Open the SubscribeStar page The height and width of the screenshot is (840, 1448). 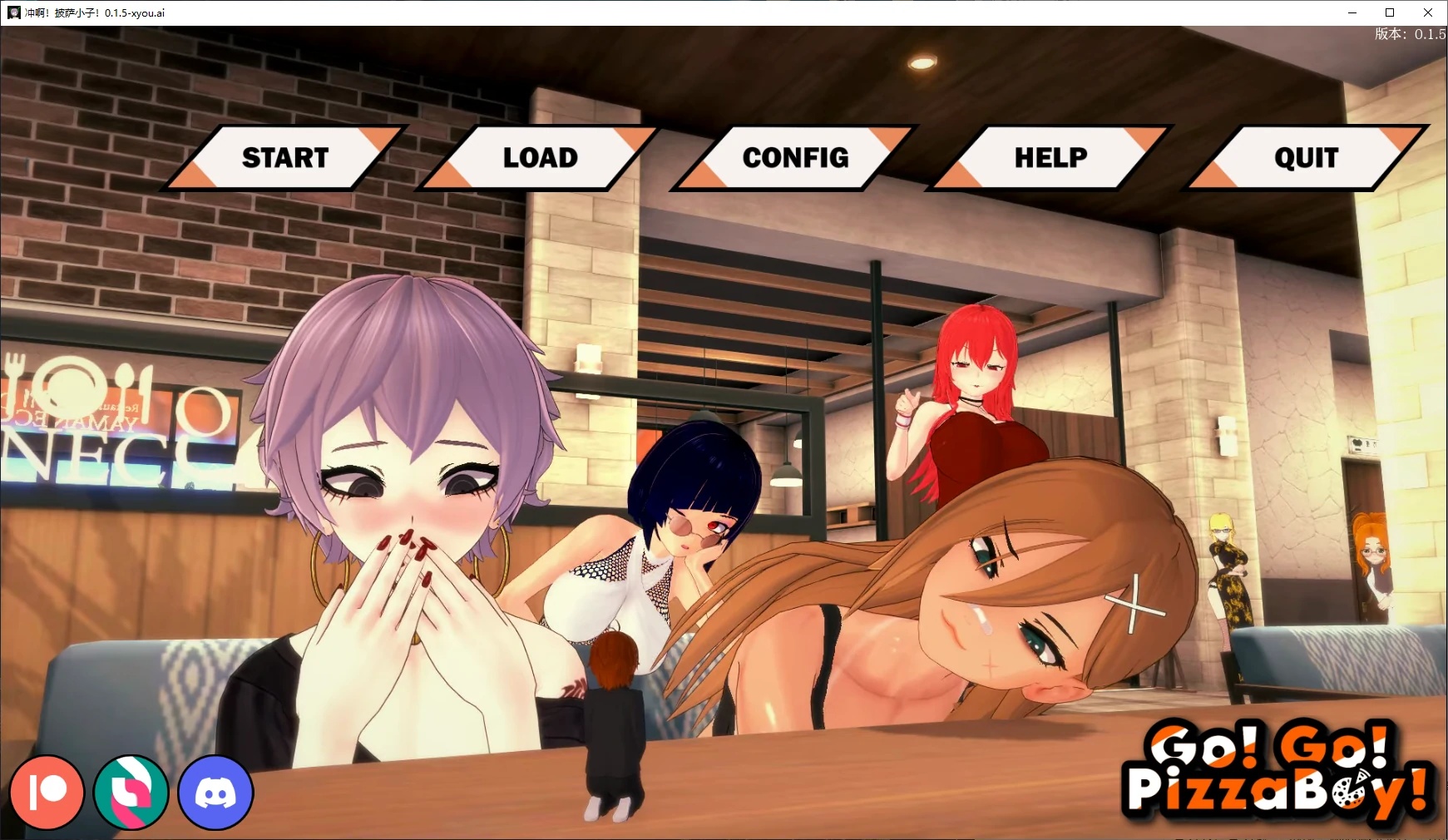[133, 792]
